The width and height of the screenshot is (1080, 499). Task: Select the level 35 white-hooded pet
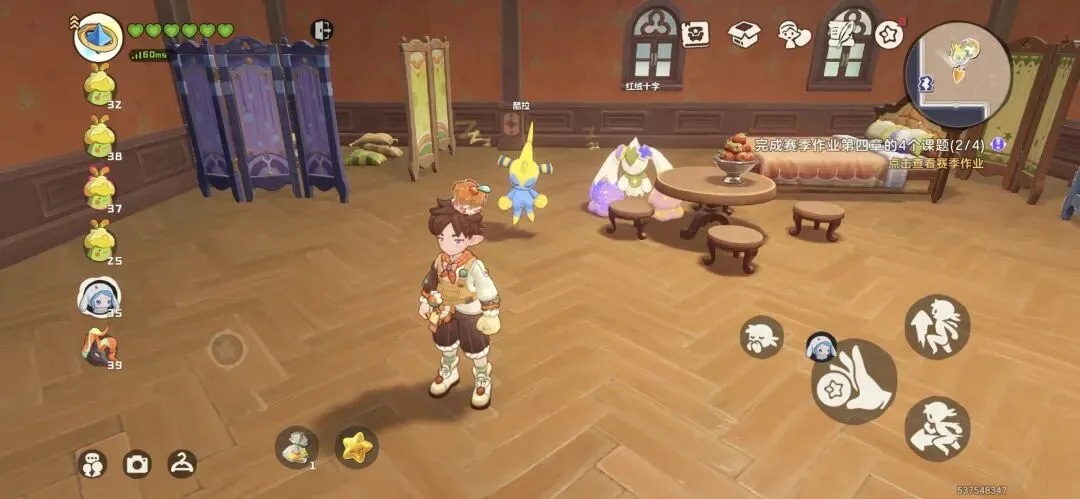coord(99,297)
